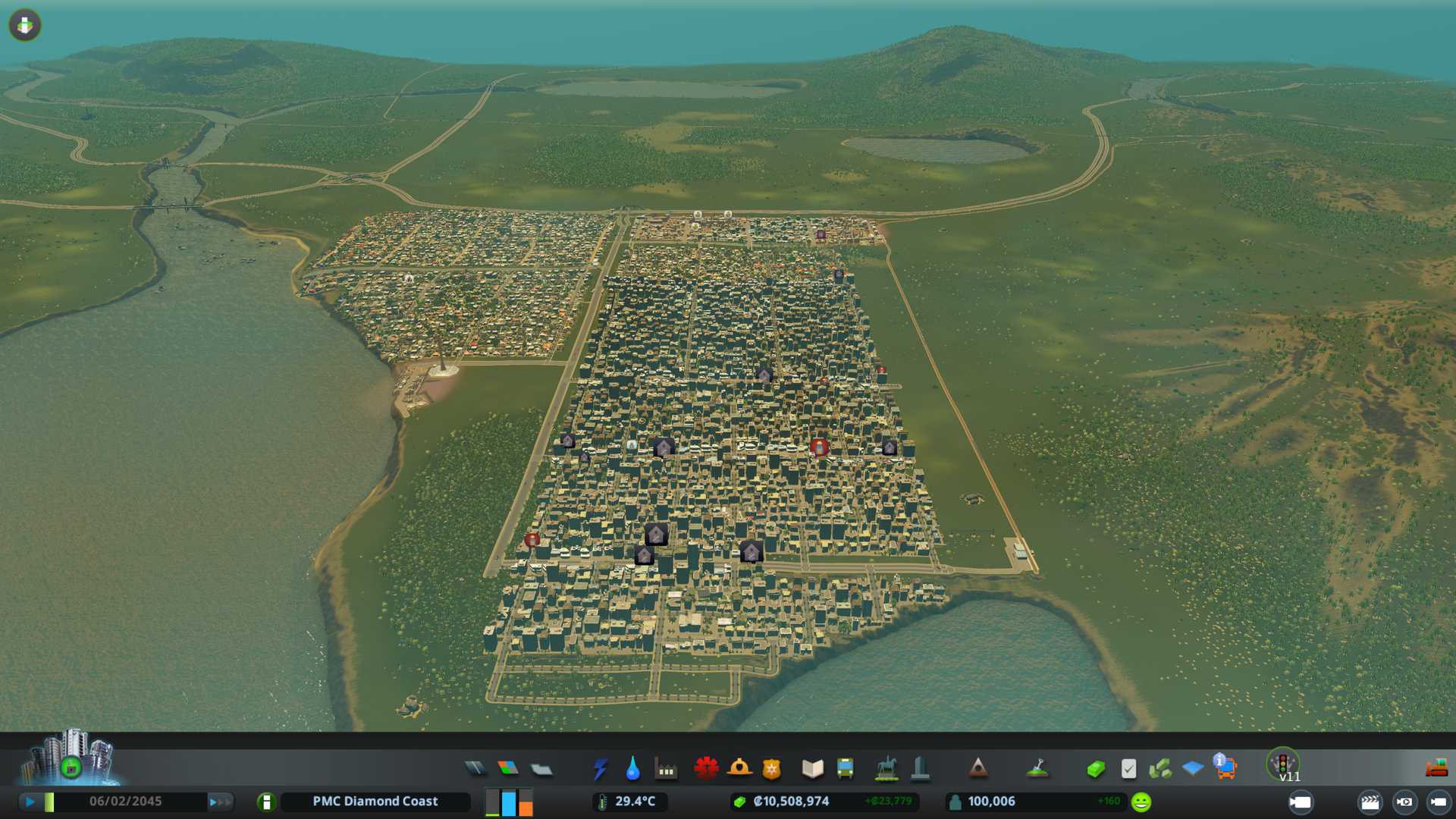Image resolution: width=1456 pixels, height=819 pixels.
Task: Open Water and Sewage menu
Action: pos(632,769)
